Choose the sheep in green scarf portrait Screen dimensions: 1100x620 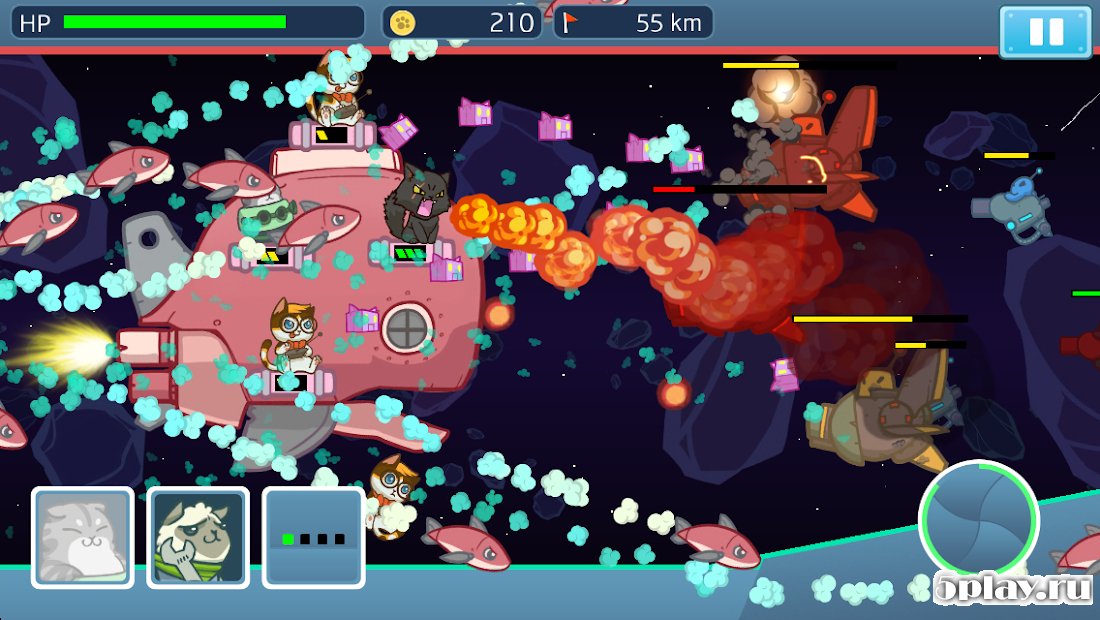coord(198,537)
